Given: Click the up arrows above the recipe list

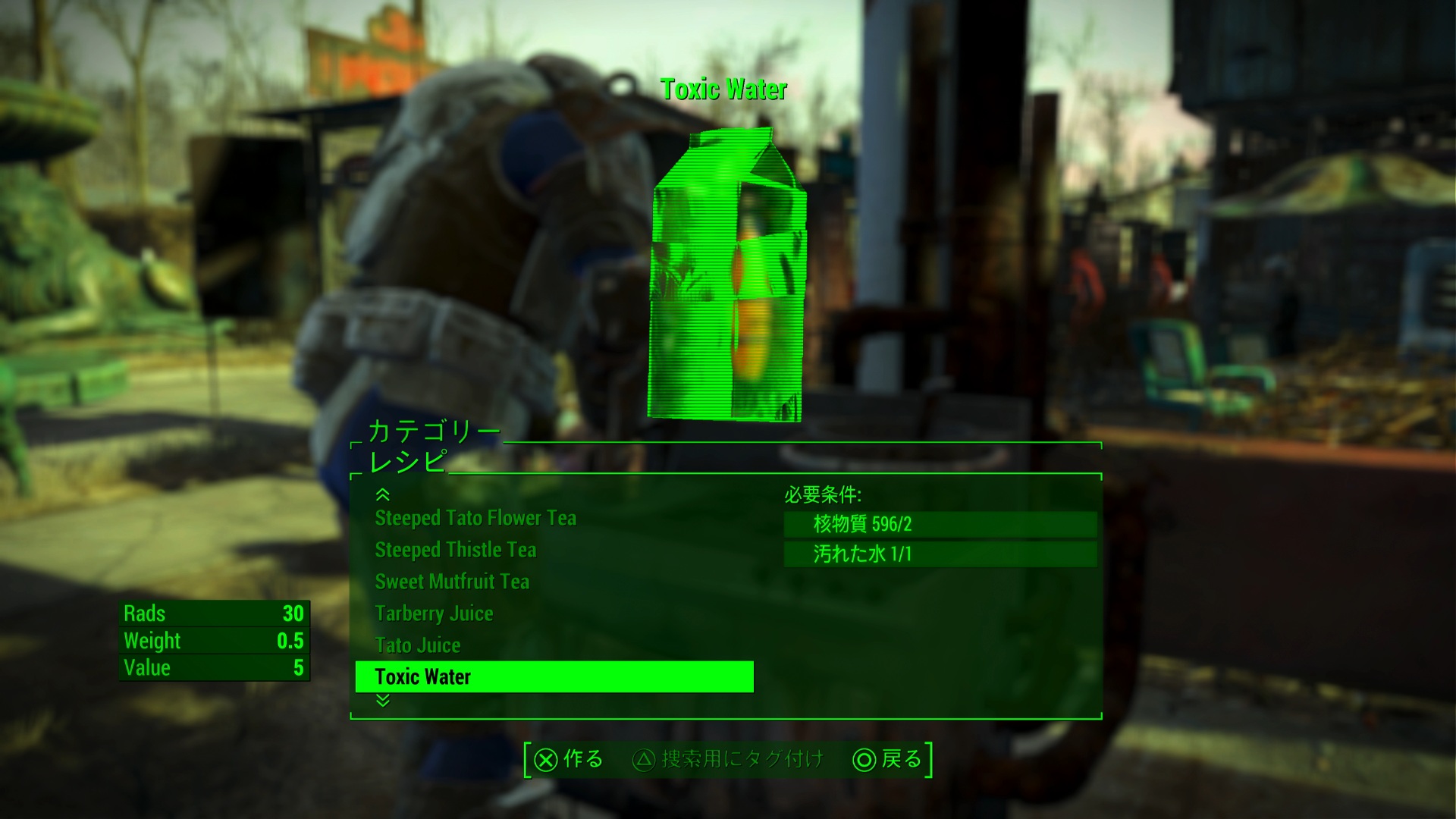Looking at the screenshot, I should click(x=383, y=494).
